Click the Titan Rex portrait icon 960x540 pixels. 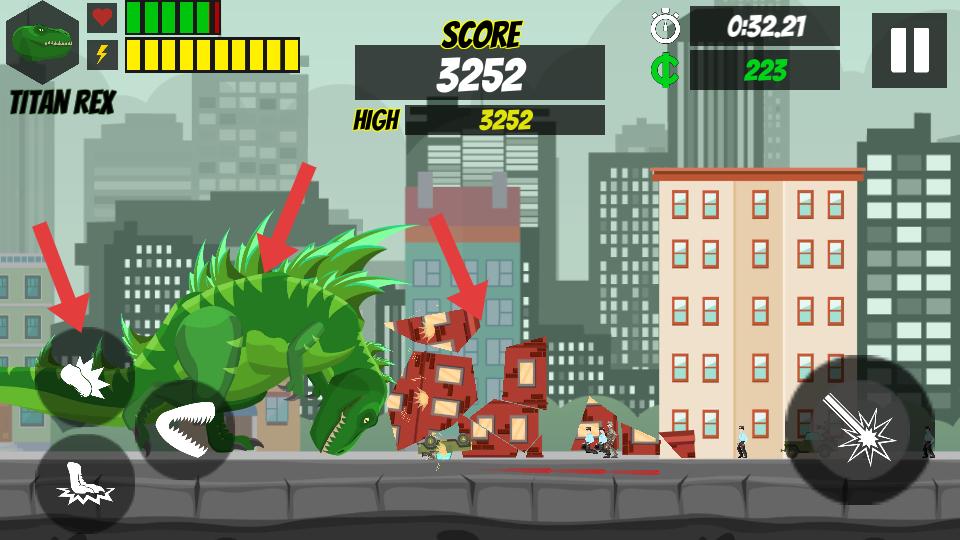43,43
